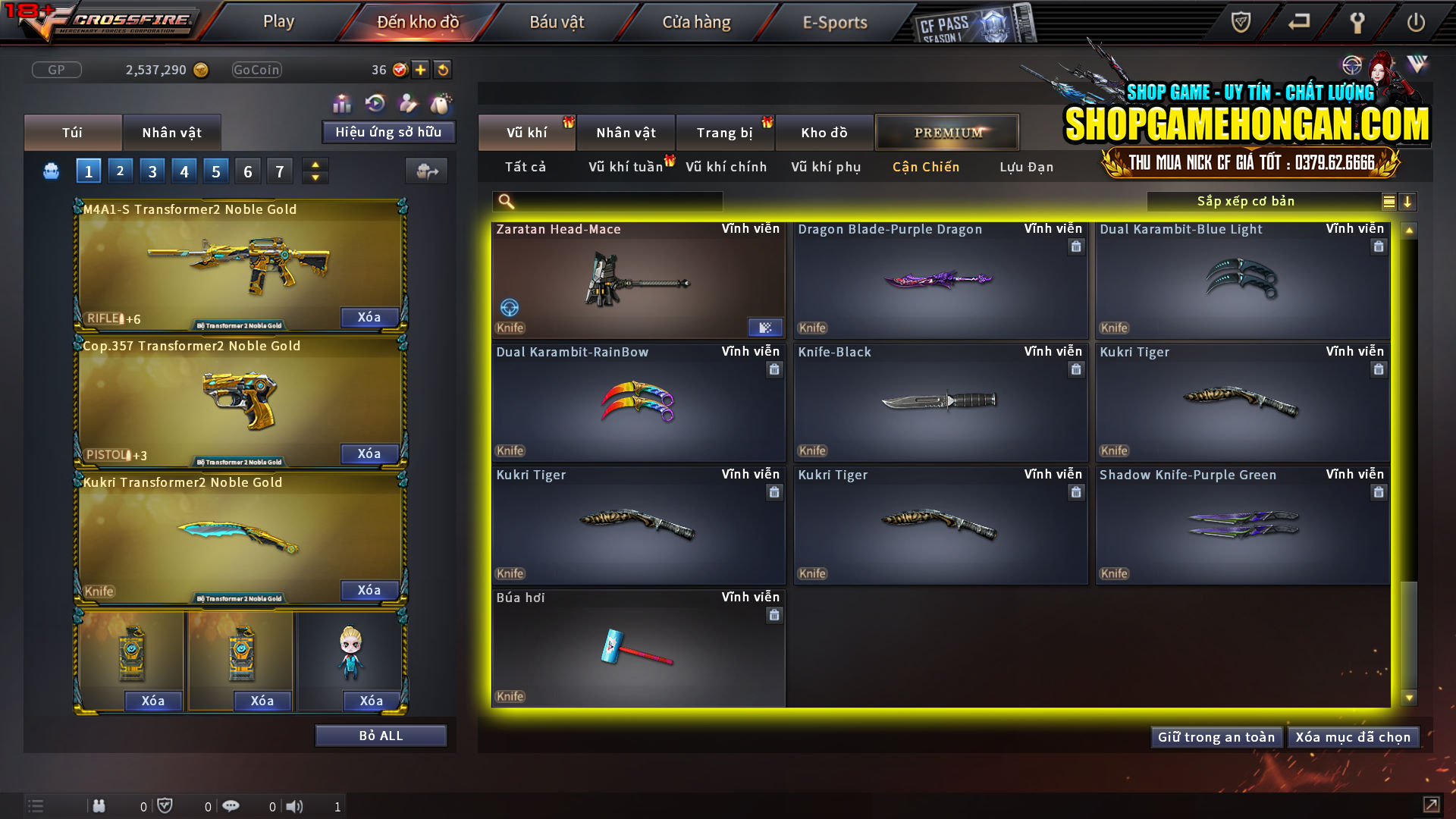Click the down arrow beside the sort menu
Viewport: 1456px width, 819px height.
click(1408, 202)
